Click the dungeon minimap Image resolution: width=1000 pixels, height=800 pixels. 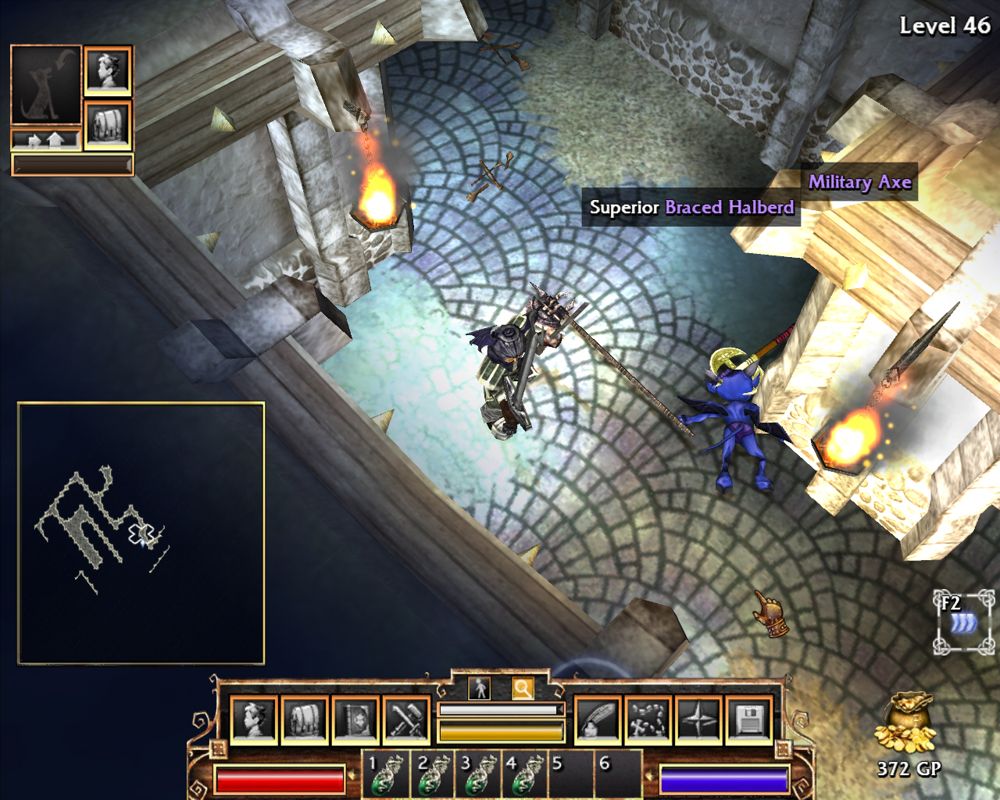(x=141, y=533)
